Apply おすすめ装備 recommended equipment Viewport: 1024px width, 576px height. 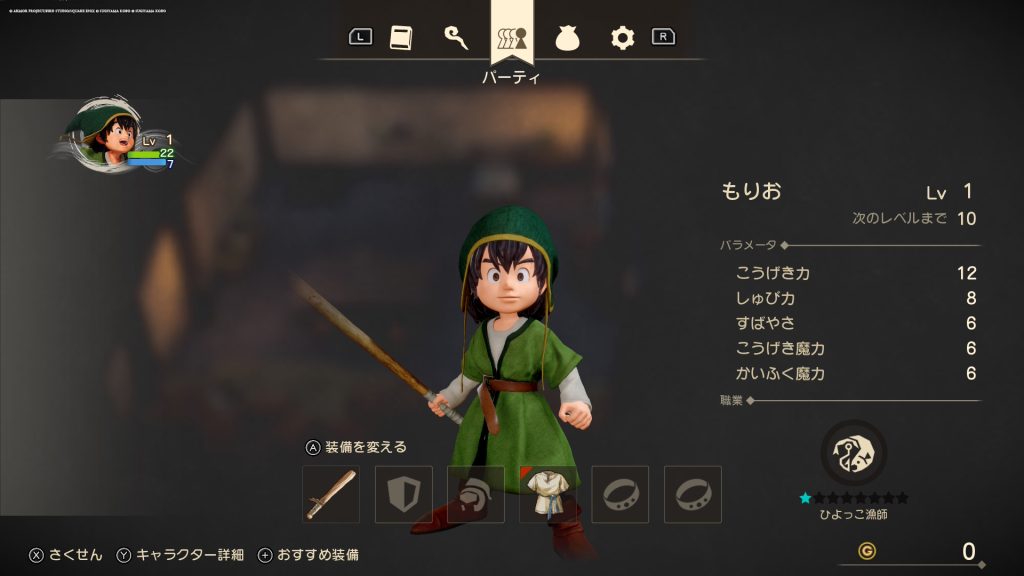pos(308,555)
